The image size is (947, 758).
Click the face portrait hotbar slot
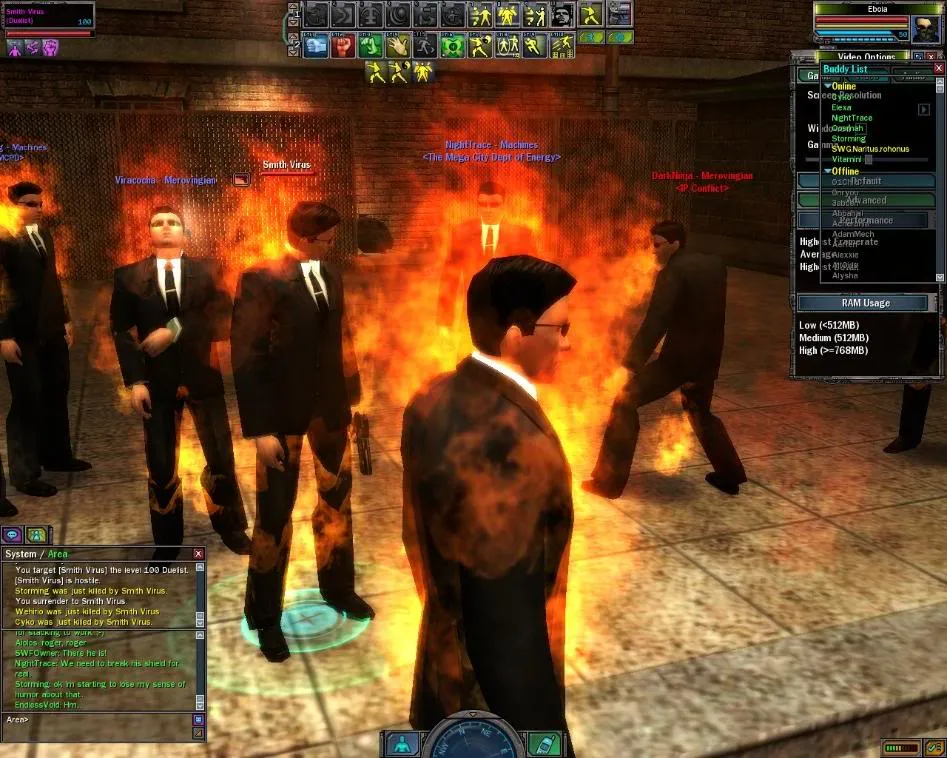tap(562, 15)
